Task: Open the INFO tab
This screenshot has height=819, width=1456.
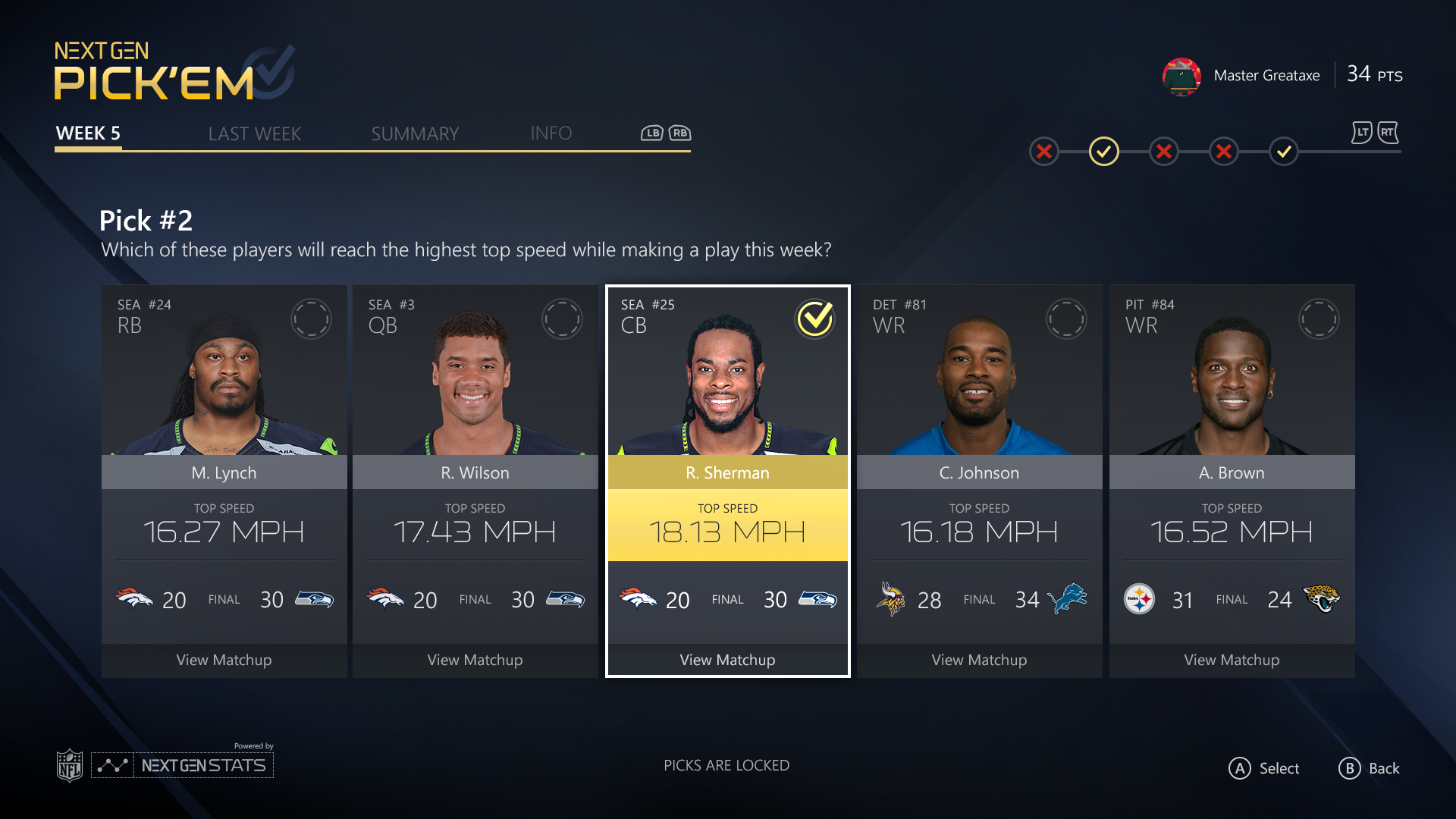Action: click(x=551, y=133)
